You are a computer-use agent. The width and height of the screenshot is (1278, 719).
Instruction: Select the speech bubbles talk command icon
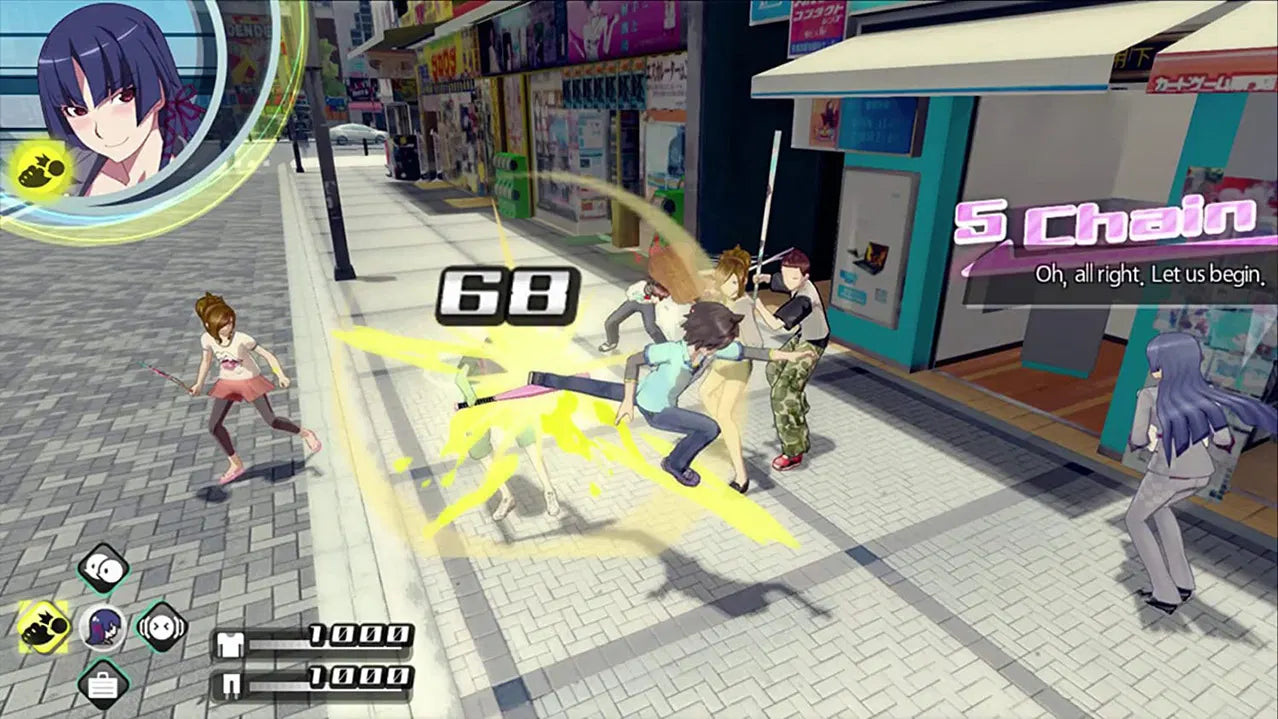[103, 568]
